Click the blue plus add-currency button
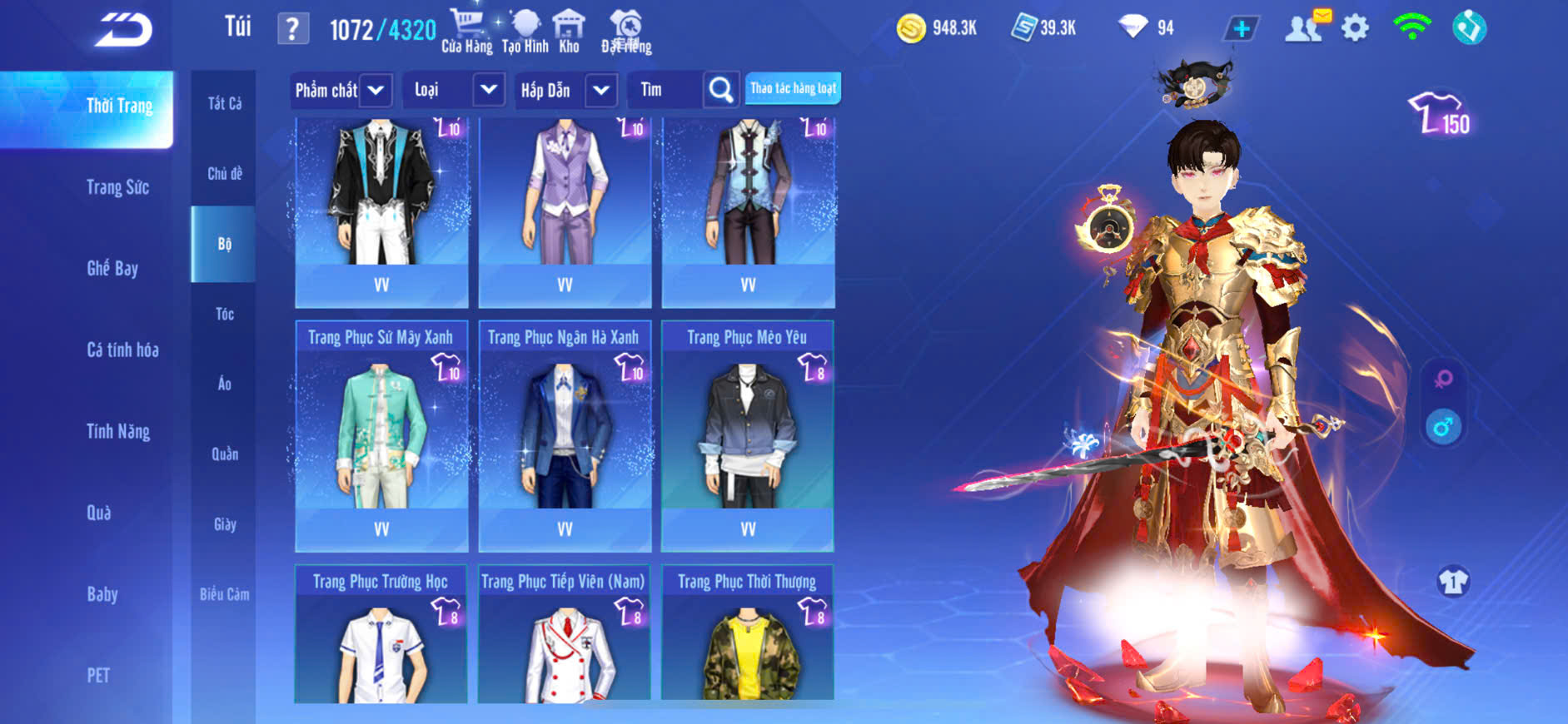 (1241, 29)
